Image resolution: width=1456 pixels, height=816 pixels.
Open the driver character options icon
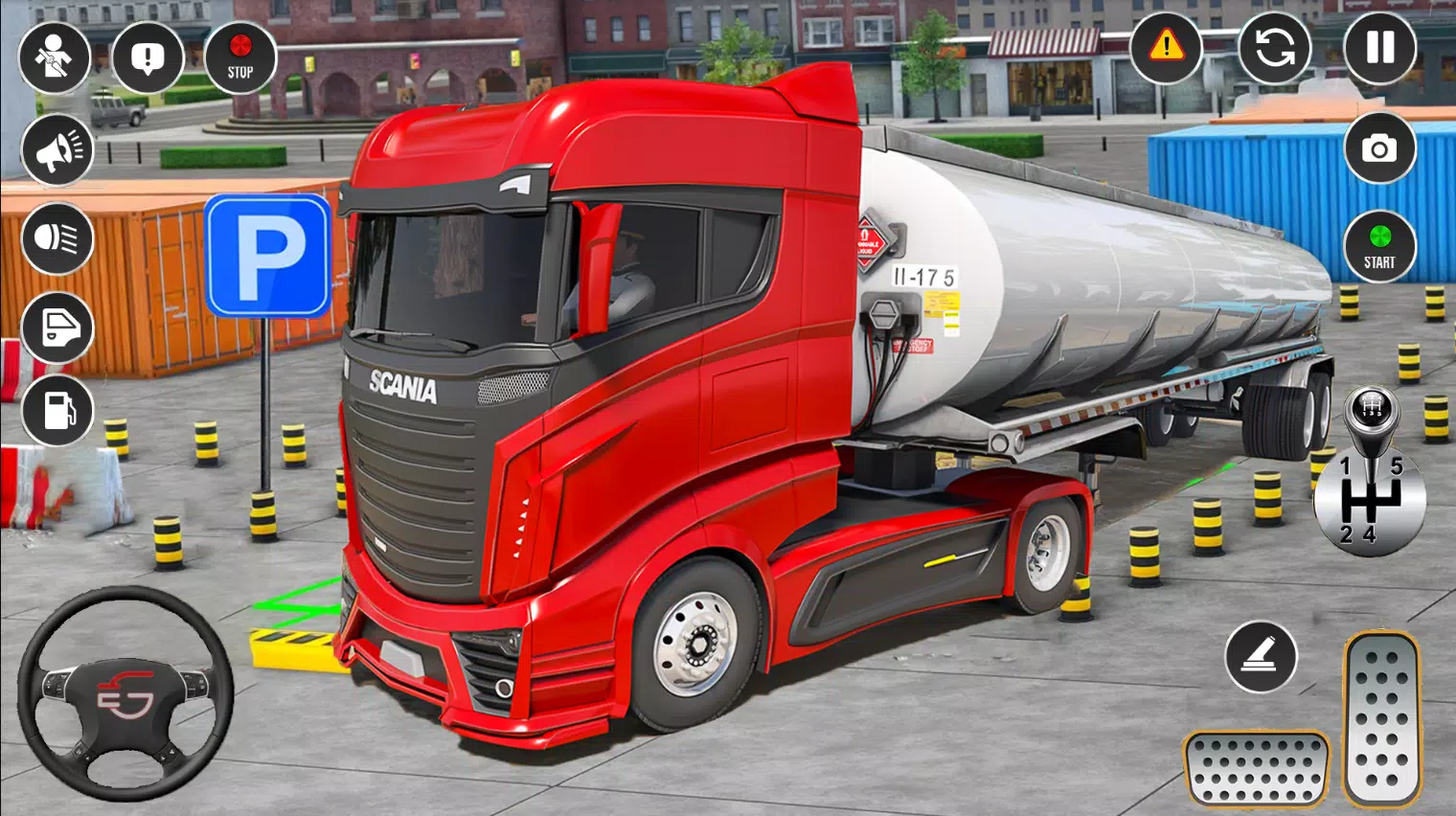pos(57,57)
